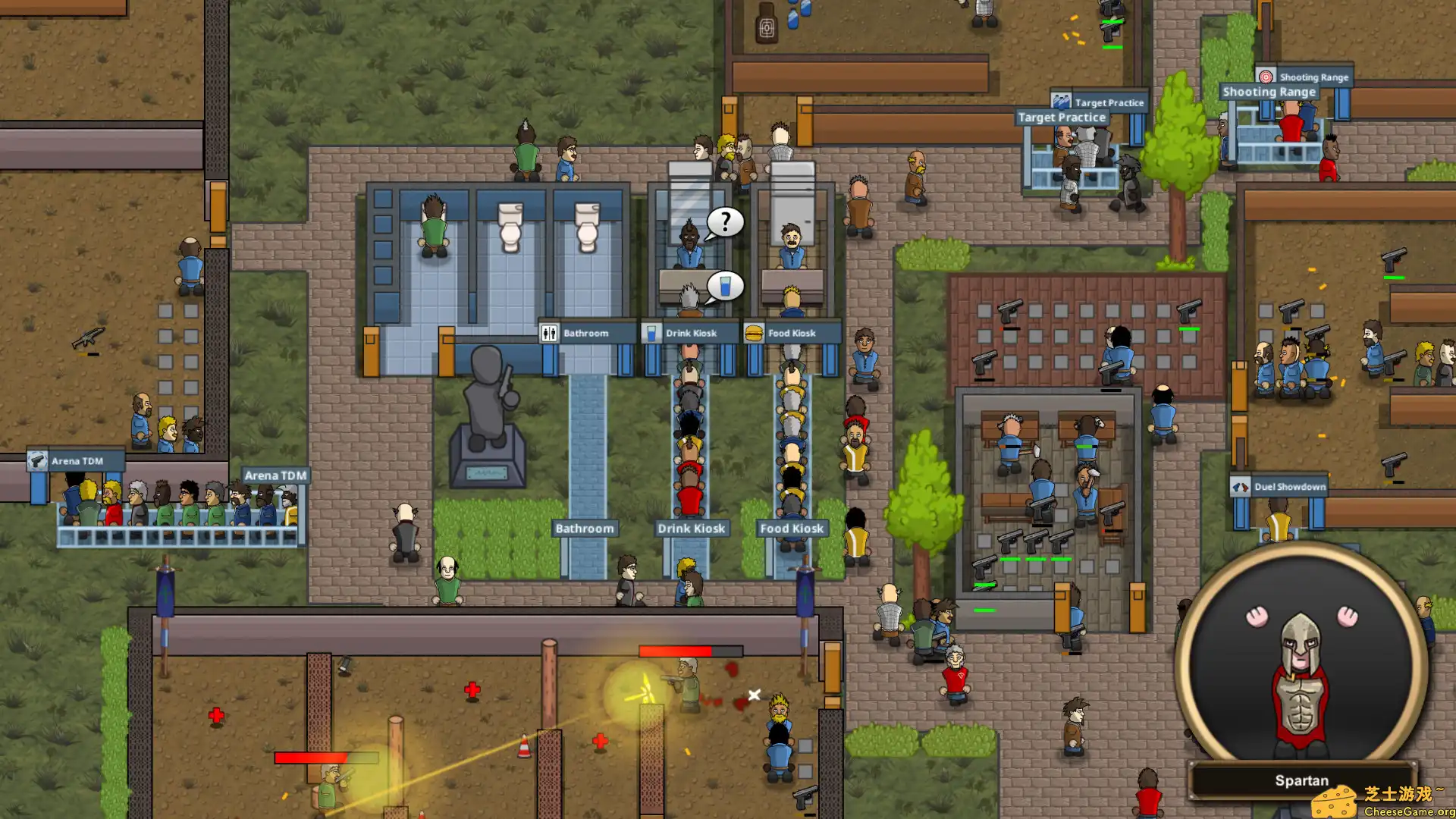This screenshot has height=819, width=1456.
Task: Click the toilet icon on the Bathroom sign
Action: 548,332
